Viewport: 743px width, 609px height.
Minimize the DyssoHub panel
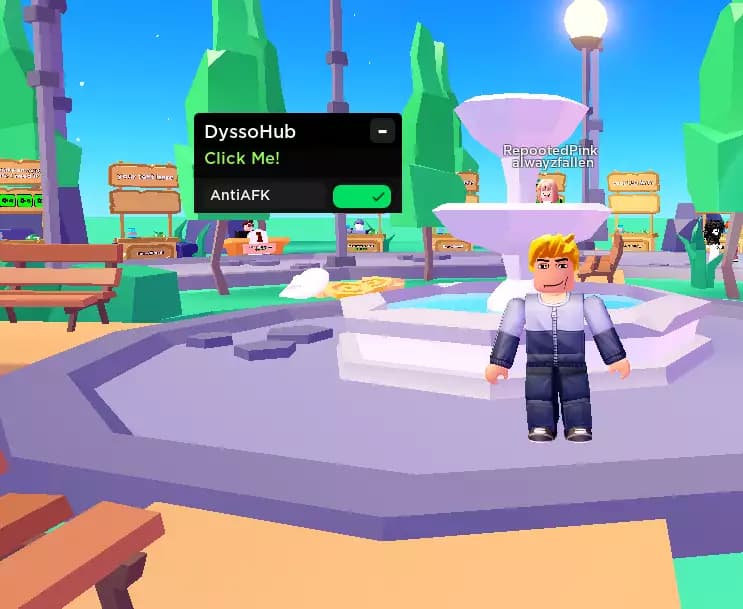click(381, 131)
